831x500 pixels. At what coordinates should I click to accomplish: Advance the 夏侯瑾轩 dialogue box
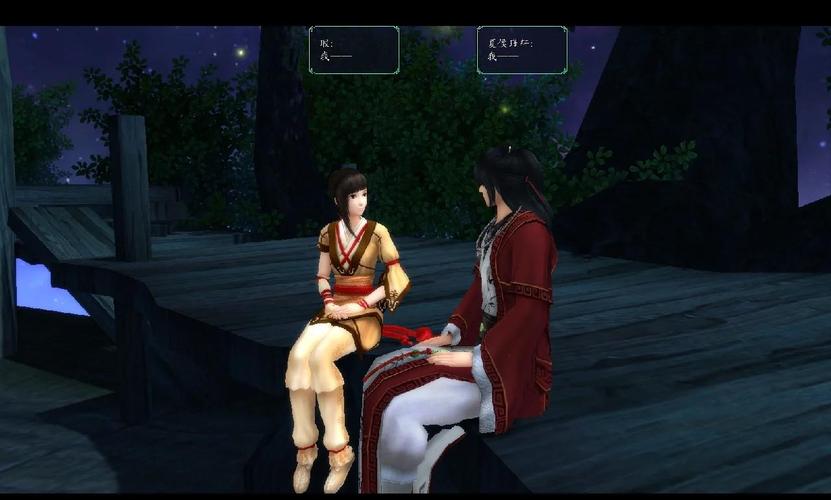tap(521, 50)
